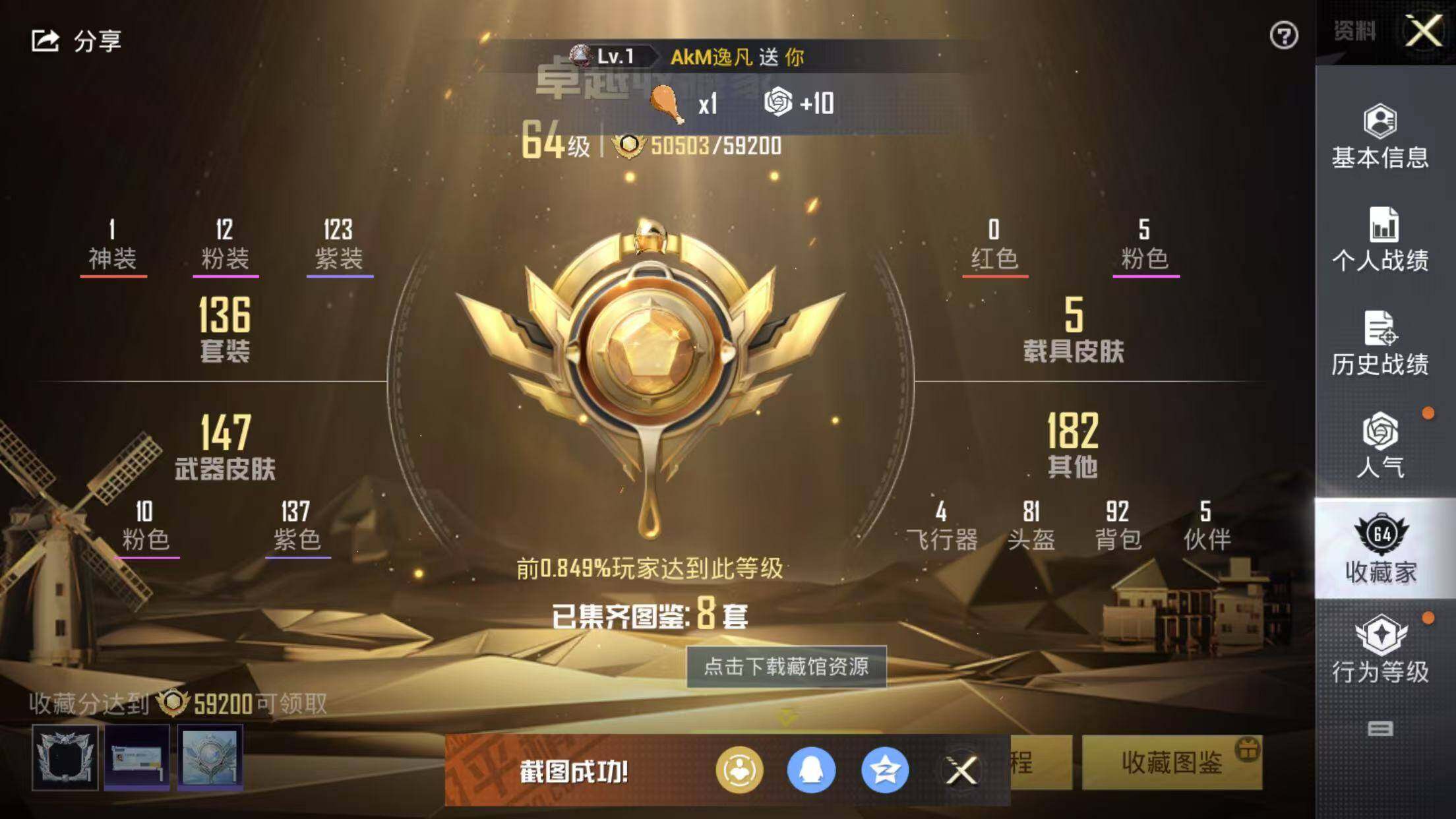Open the 行为等级 behavior level tab

point(1380,650)
